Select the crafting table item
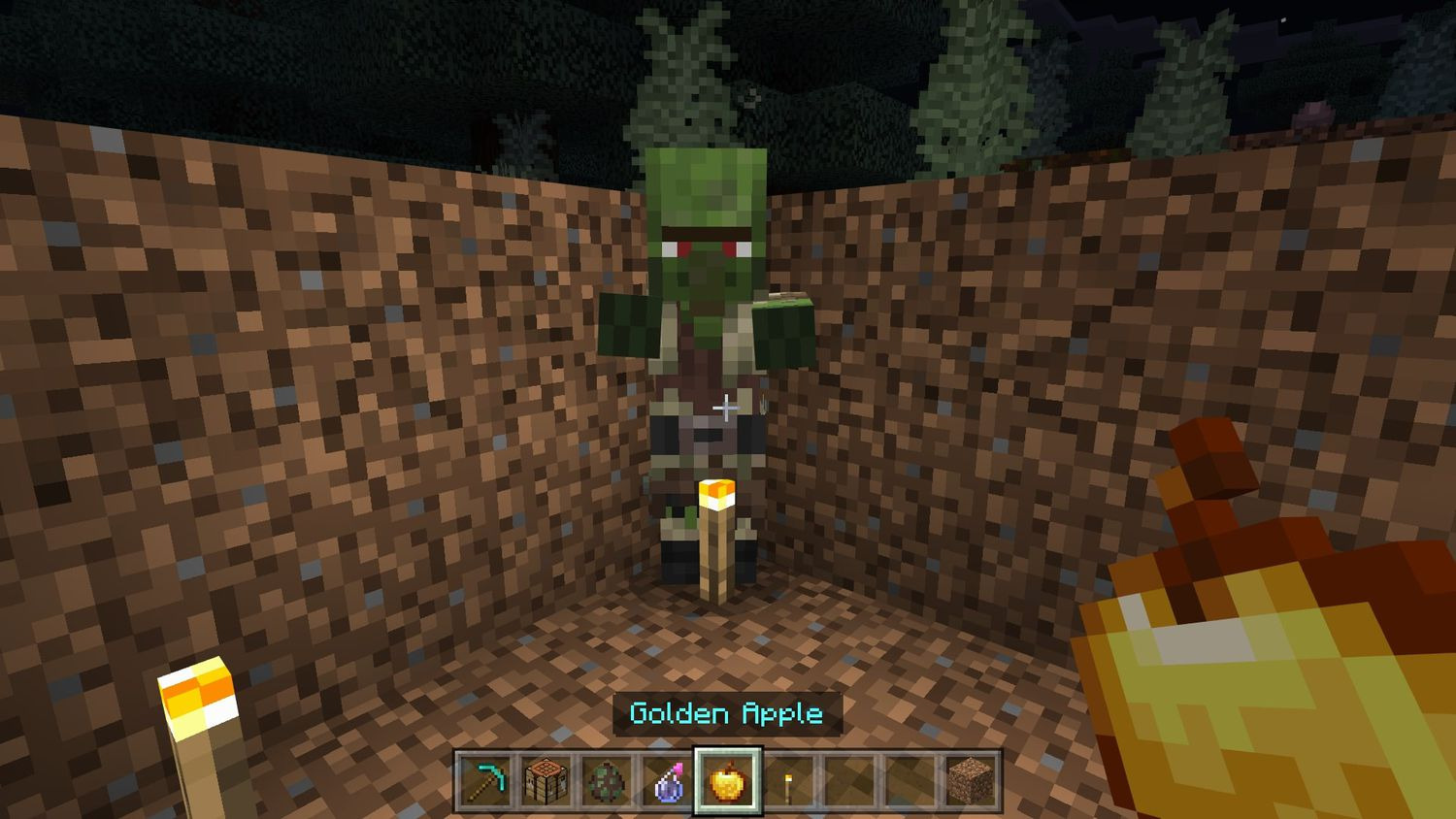The width and height of the screenshot is (1456, 819). 546,784
